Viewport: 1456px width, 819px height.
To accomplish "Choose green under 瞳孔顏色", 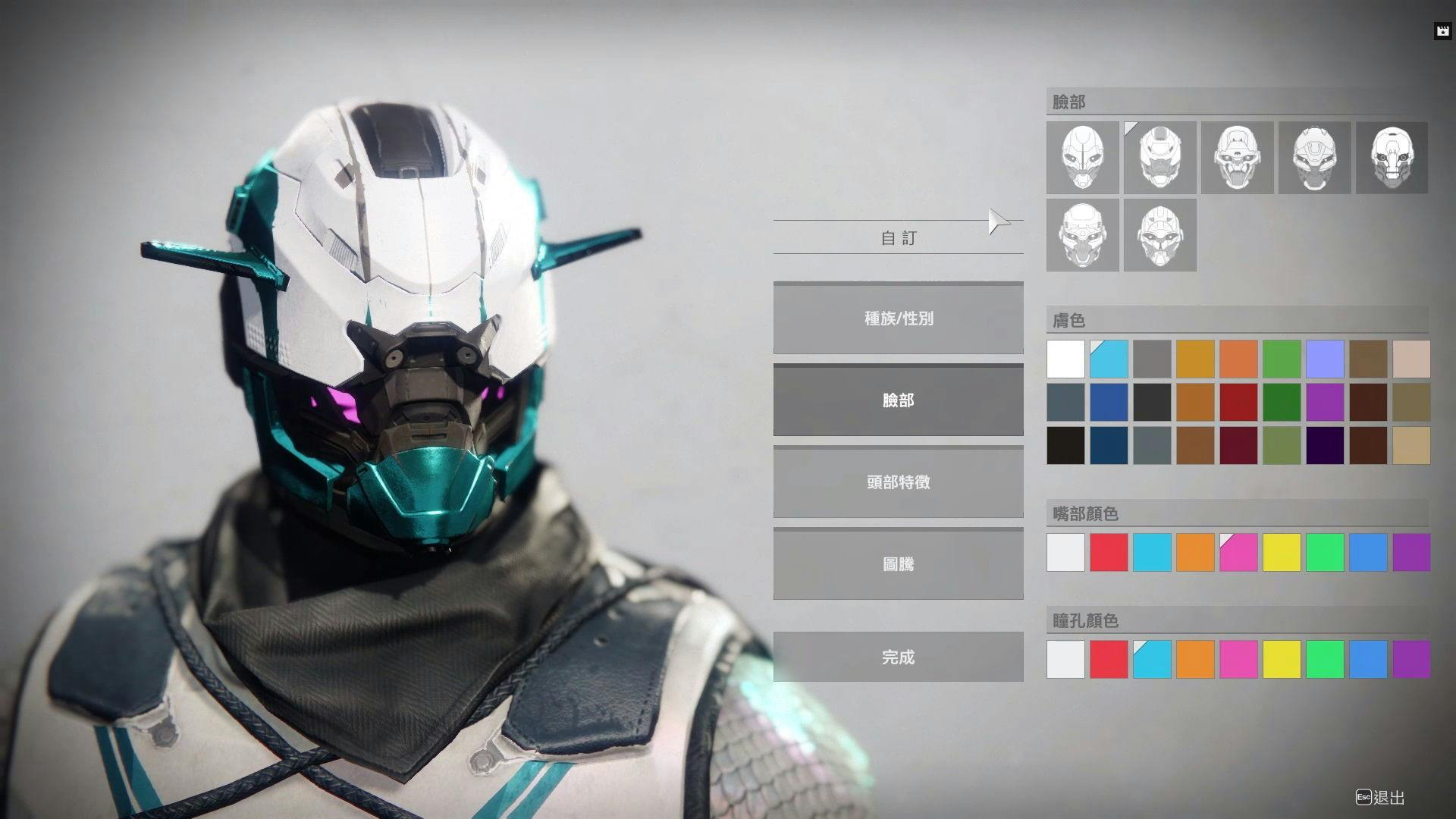I will coord(1325,659).
